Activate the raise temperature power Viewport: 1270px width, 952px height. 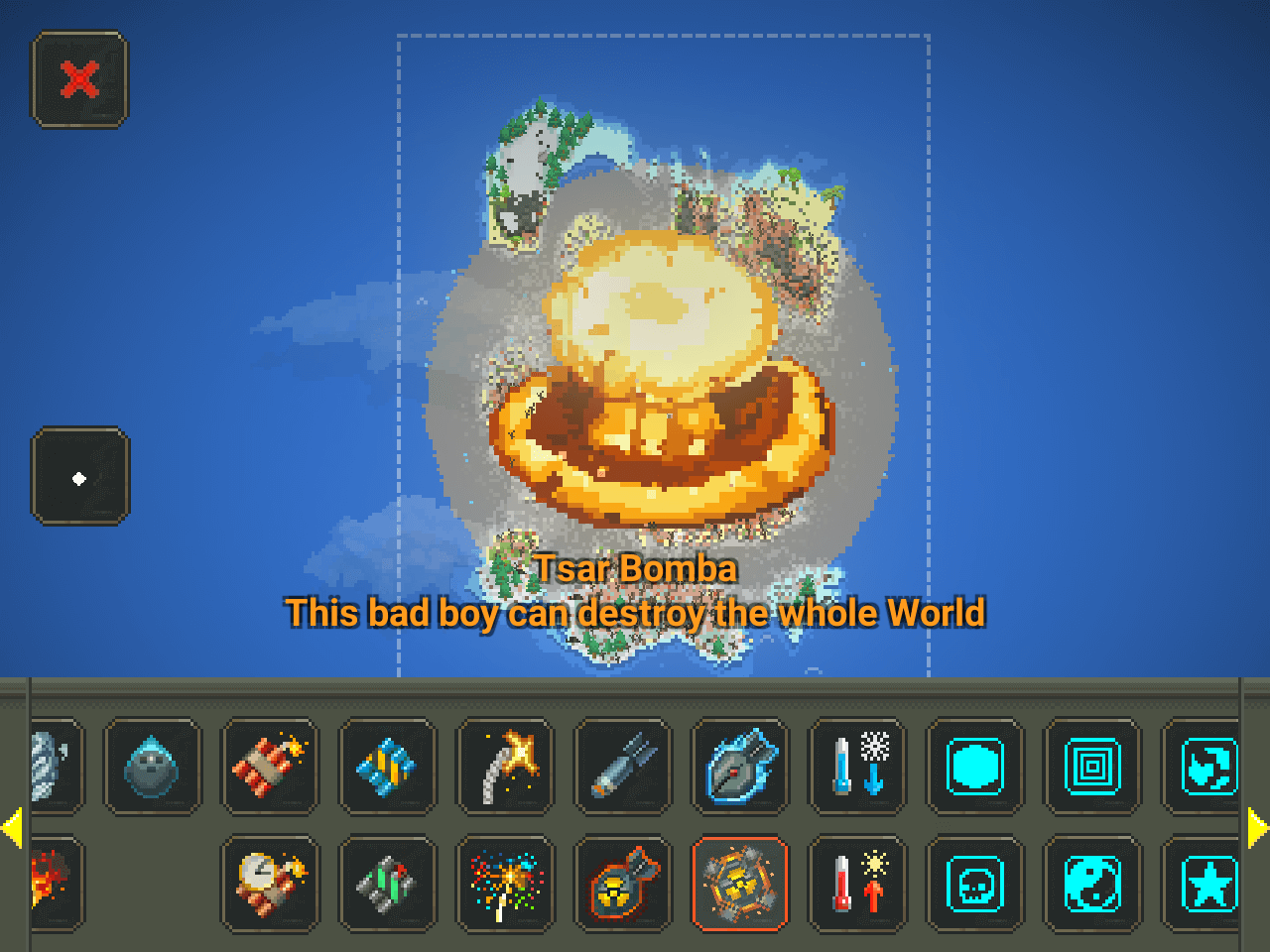(x=857, y=884)
